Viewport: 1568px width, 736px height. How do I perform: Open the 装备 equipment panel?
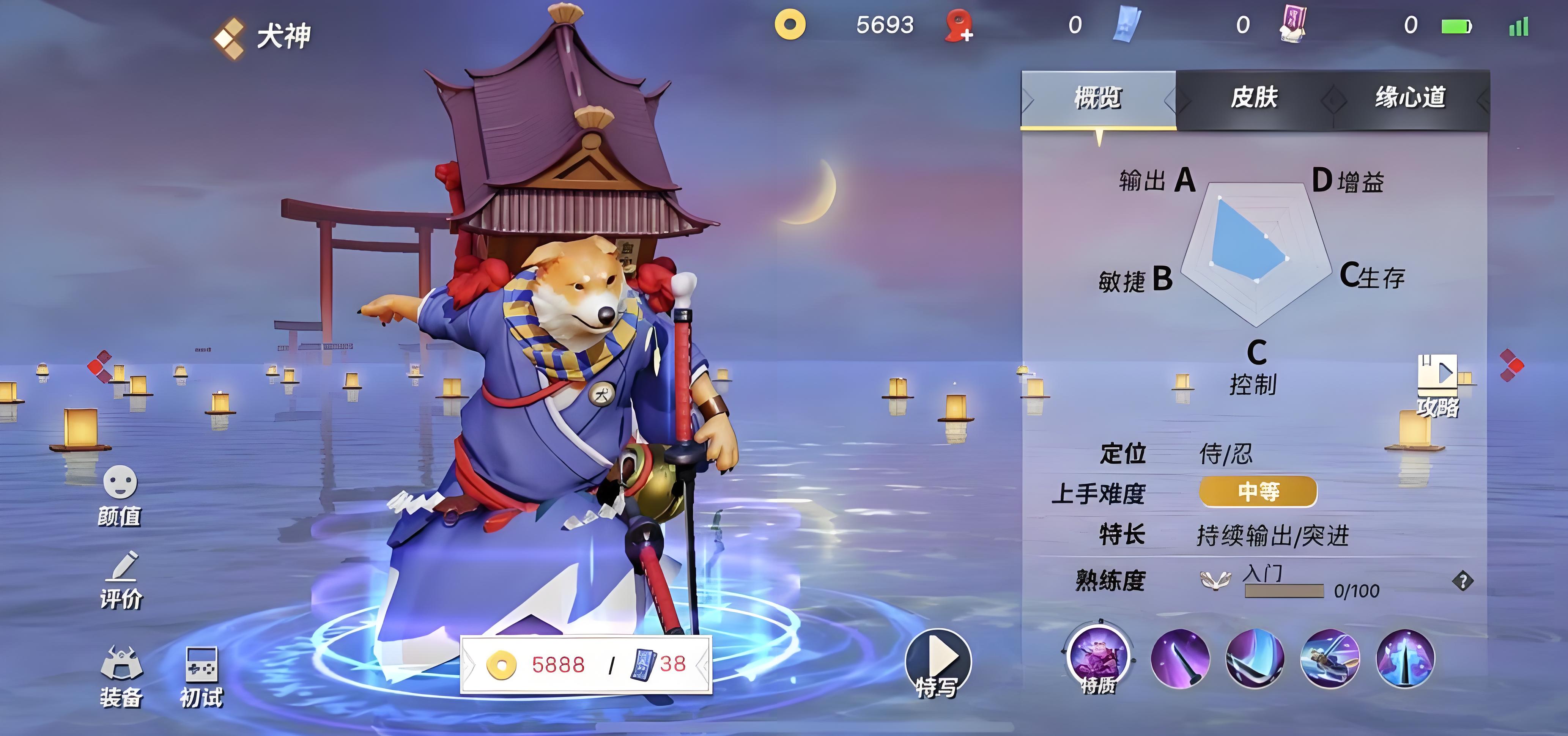(122, 673)
